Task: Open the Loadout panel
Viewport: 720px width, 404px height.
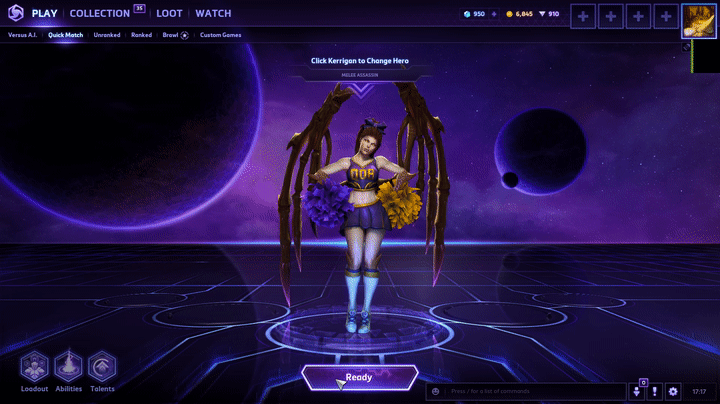Action: (35, 367)
